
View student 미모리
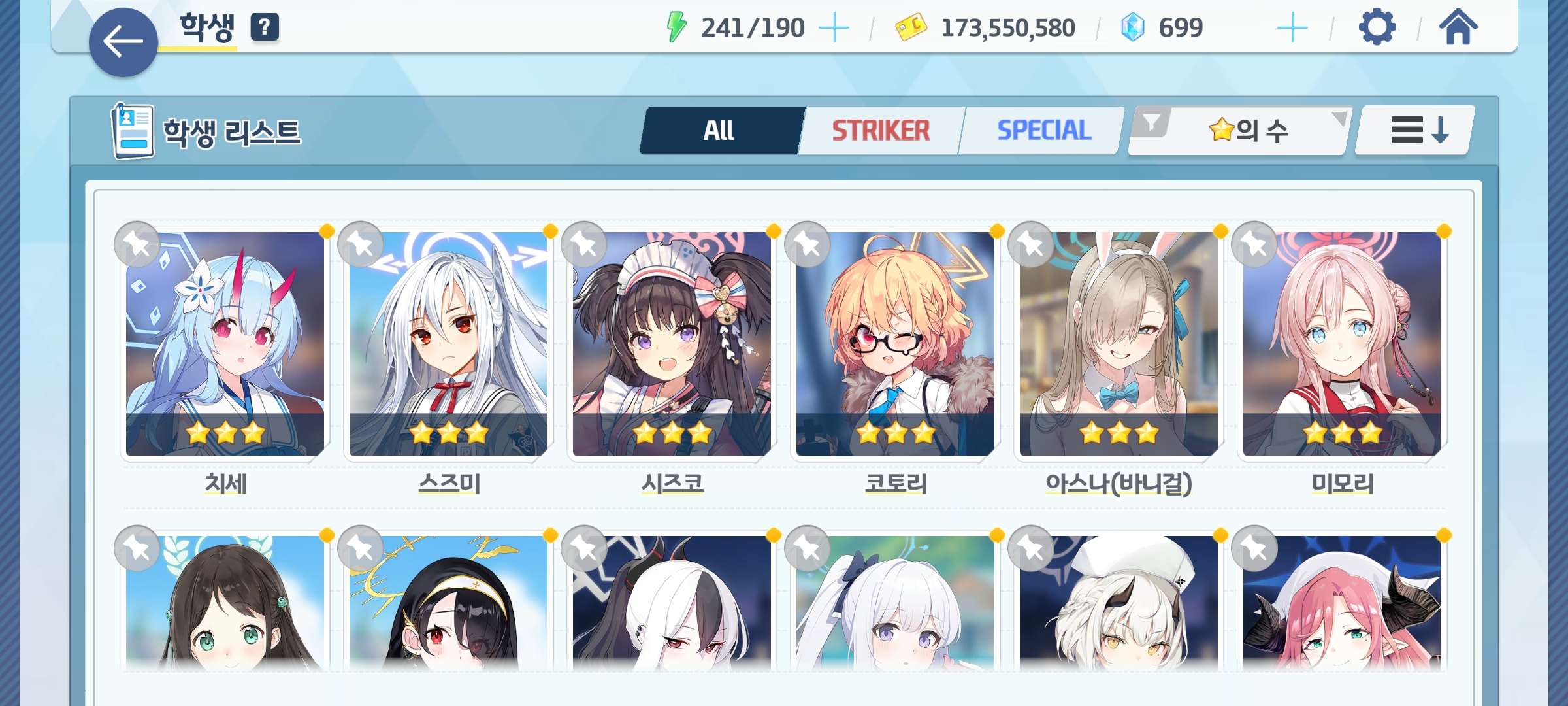(1342, 343)
